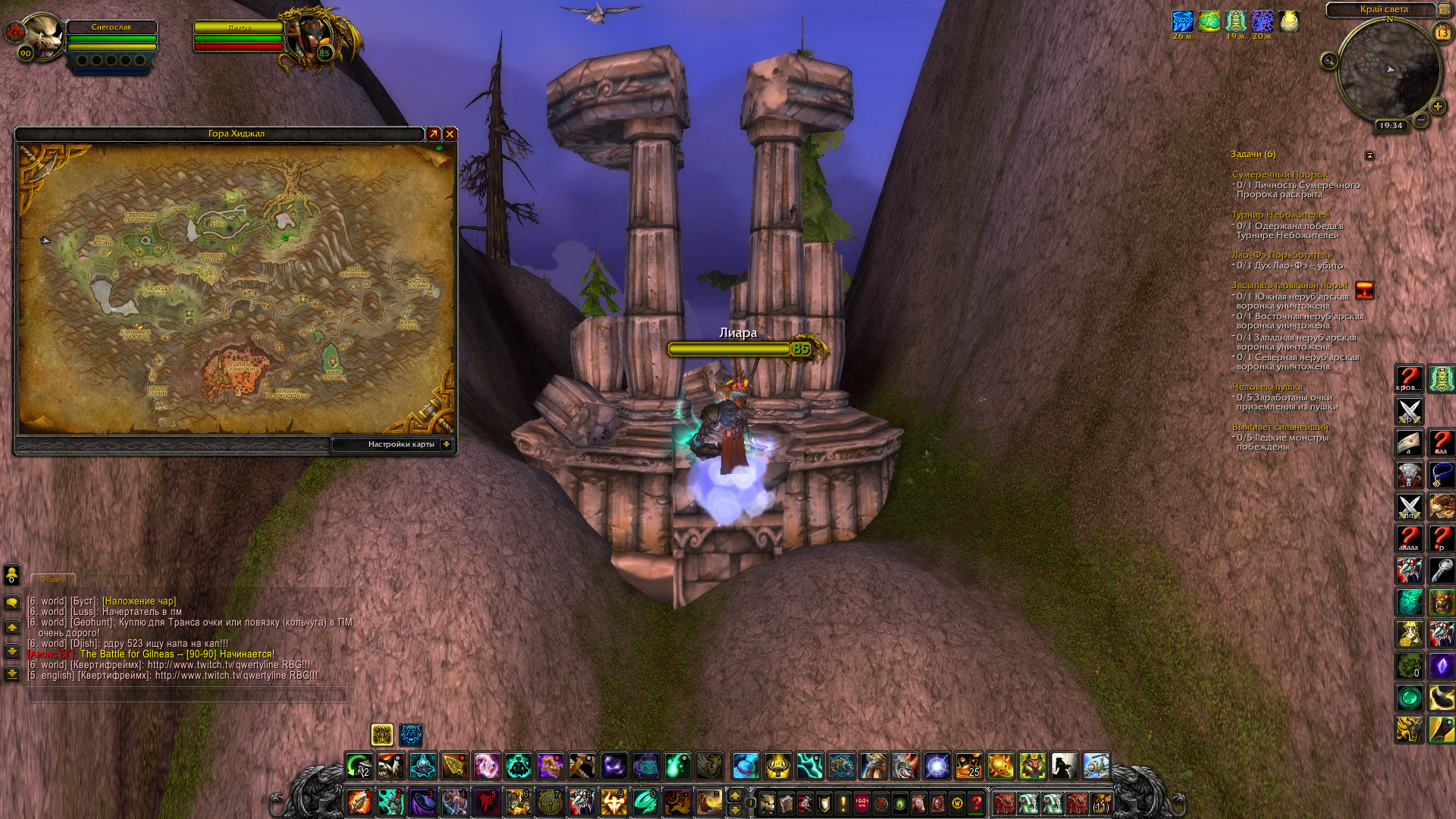Collapse the Задачи quest tracker
The height and width of the screenshot is (819, 1456).
coord(1370,155)
